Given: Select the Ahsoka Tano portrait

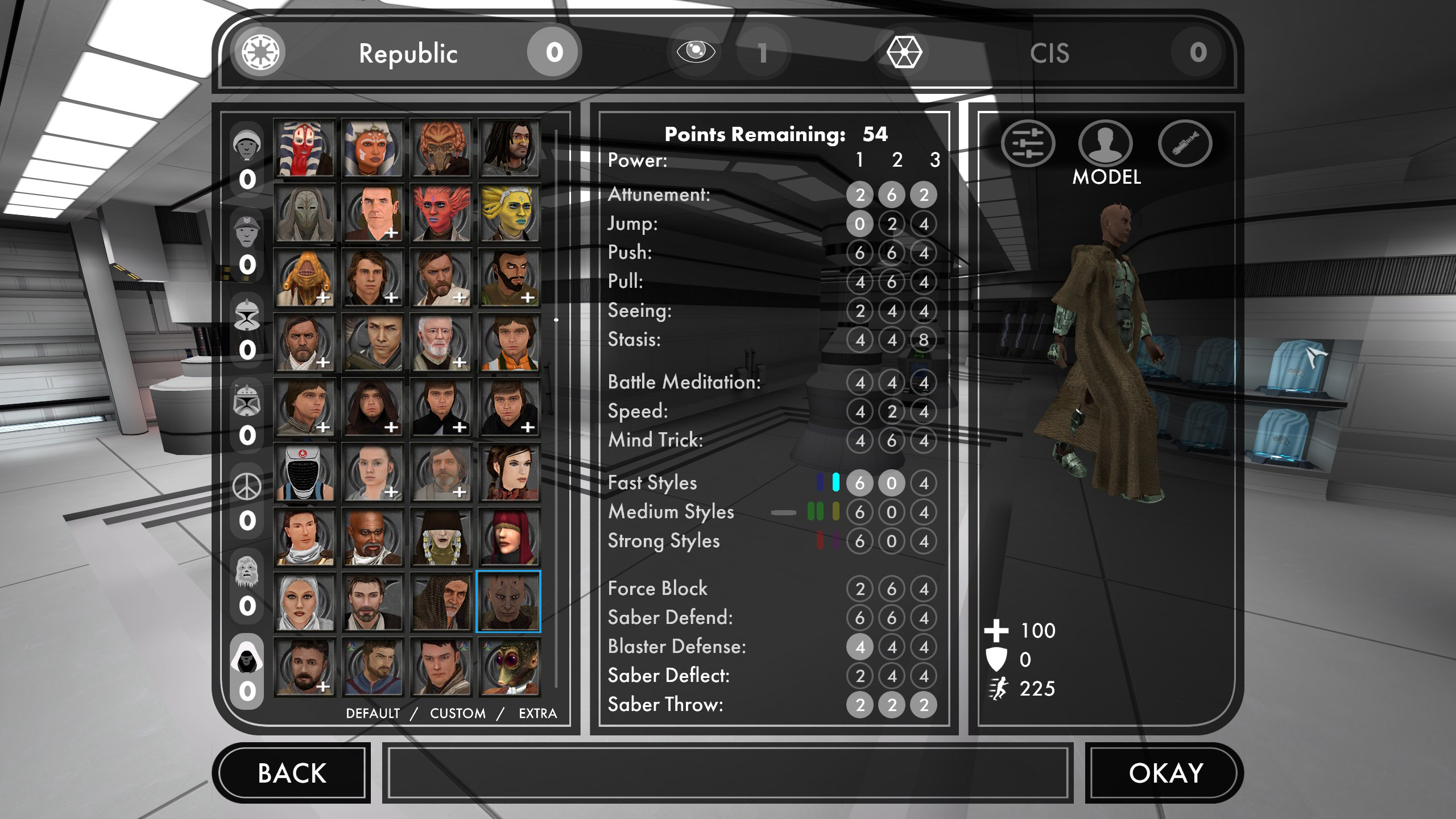Looking at the screenshot, I should pos(373,149).
